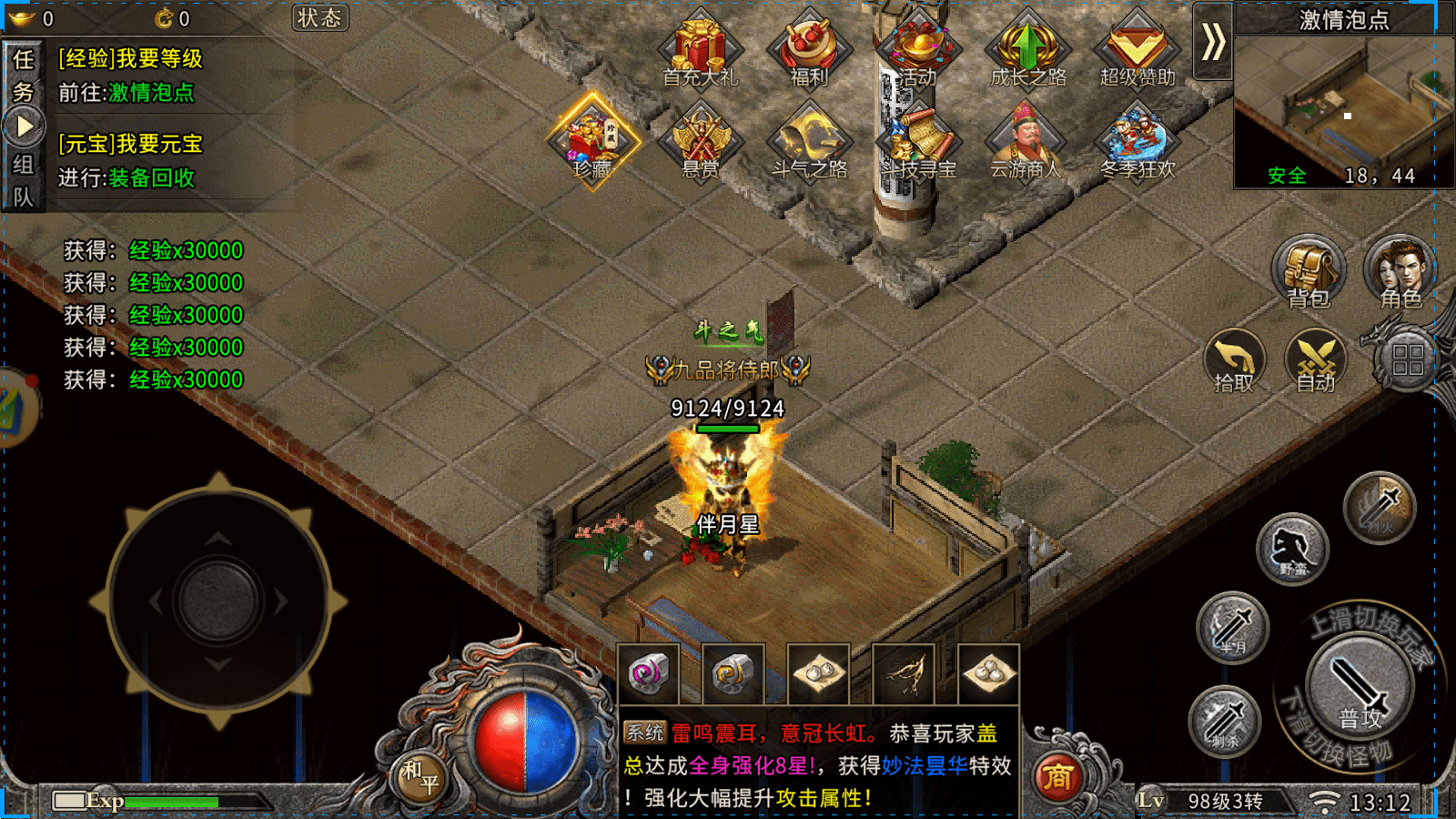The width and height of the screenshot is (1456, 819).
Task: Activate the 半月 half-moon skill
Action: point(1233,628)
